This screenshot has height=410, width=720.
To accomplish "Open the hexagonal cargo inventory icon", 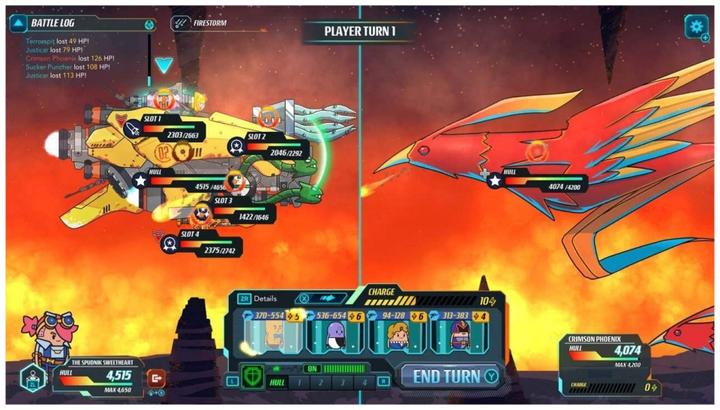I will [x=30, y=381].
